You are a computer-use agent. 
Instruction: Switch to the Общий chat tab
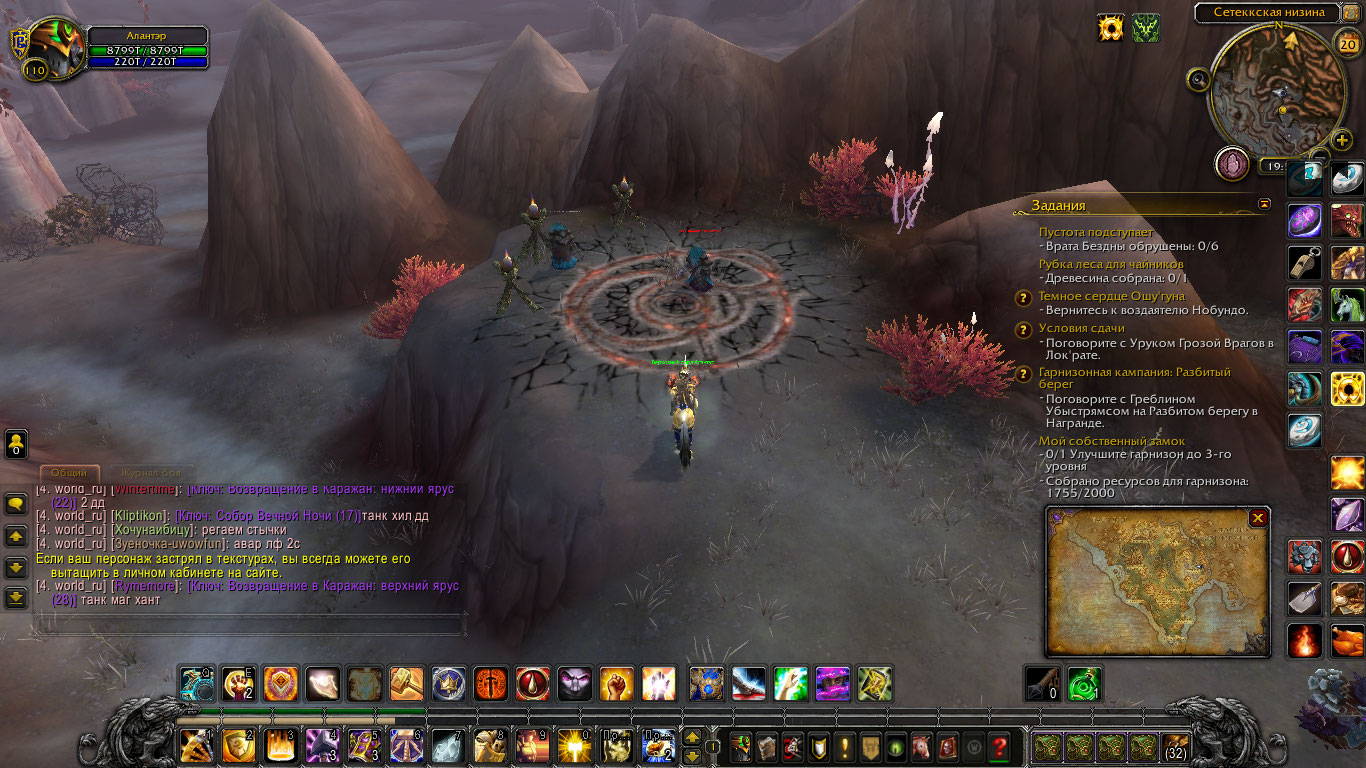(70, 473)
